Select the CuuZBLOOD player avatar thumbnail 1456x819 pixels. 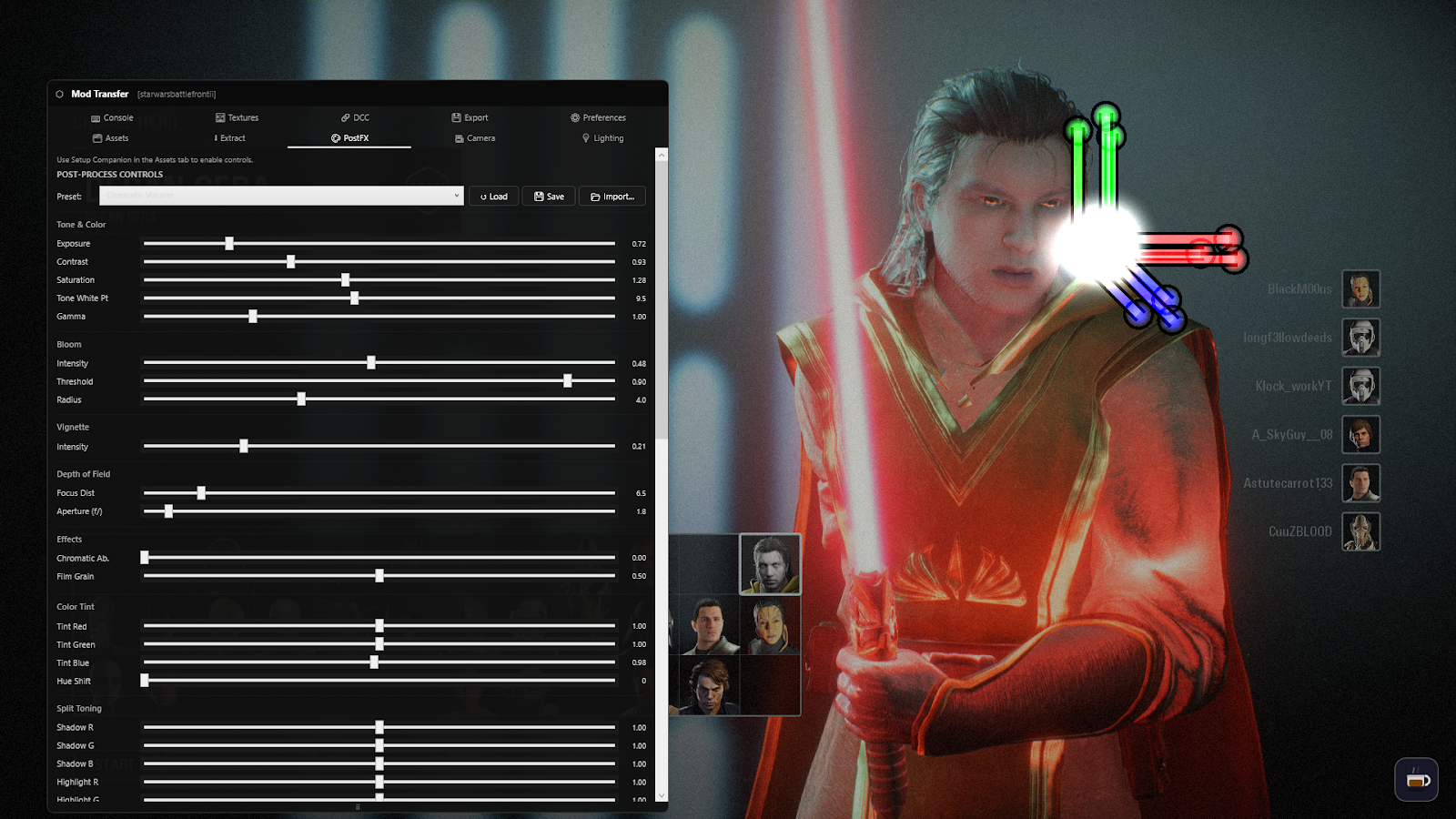click(1360, 531)
